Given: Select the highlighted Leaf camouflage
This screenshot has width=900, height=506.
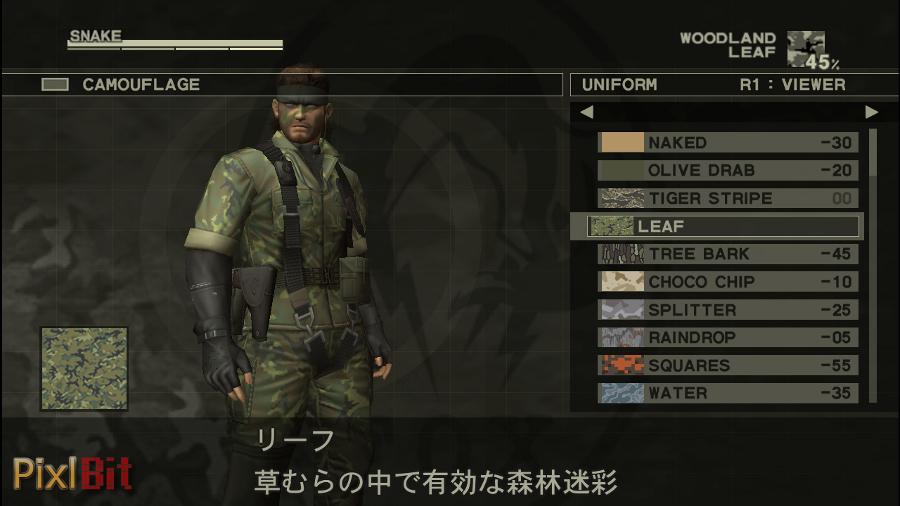Looking at the screenshot, I should [x=722, y=226].
